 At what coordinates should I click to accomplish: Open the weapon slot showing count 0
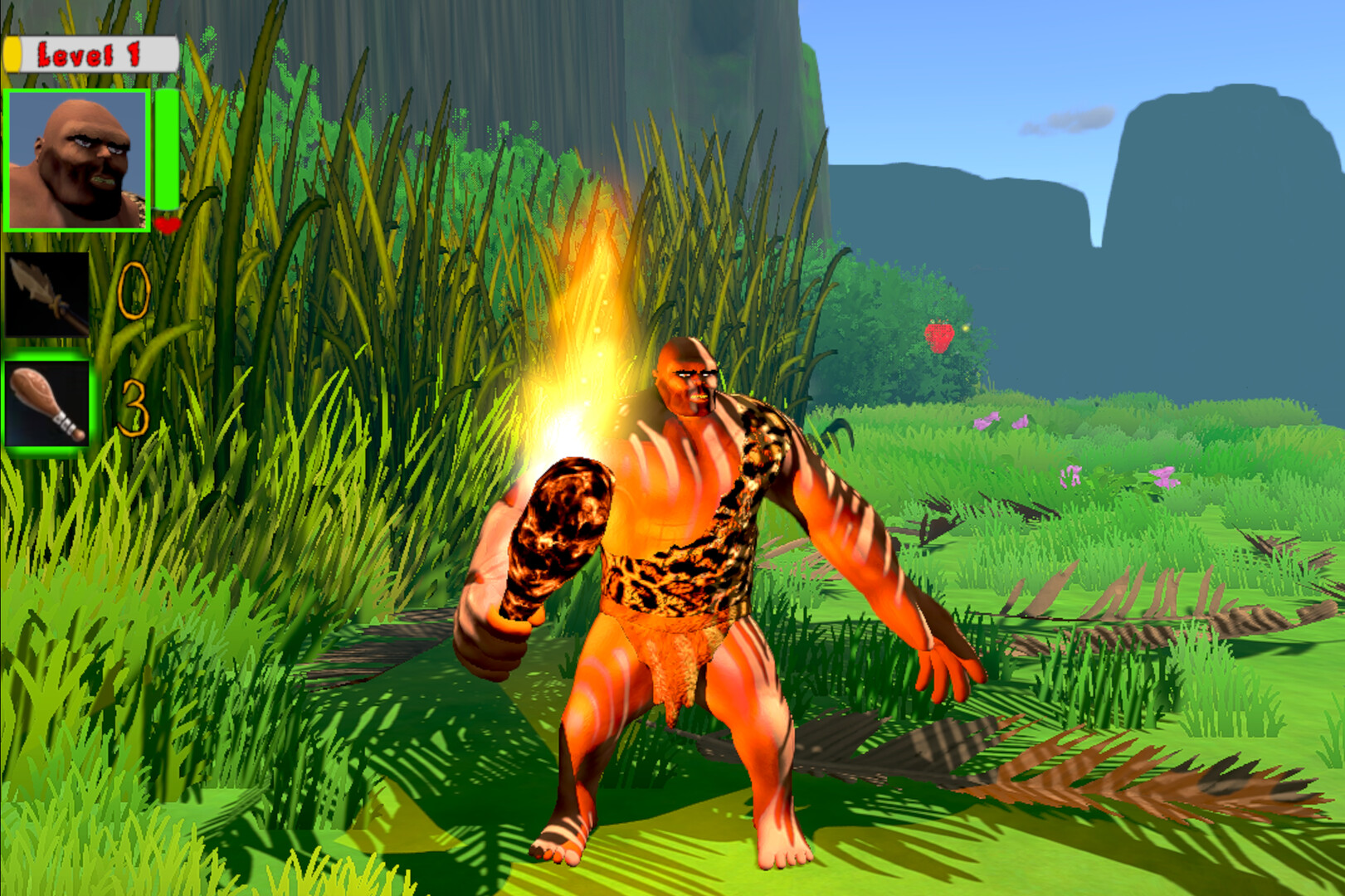click(46, 295)
